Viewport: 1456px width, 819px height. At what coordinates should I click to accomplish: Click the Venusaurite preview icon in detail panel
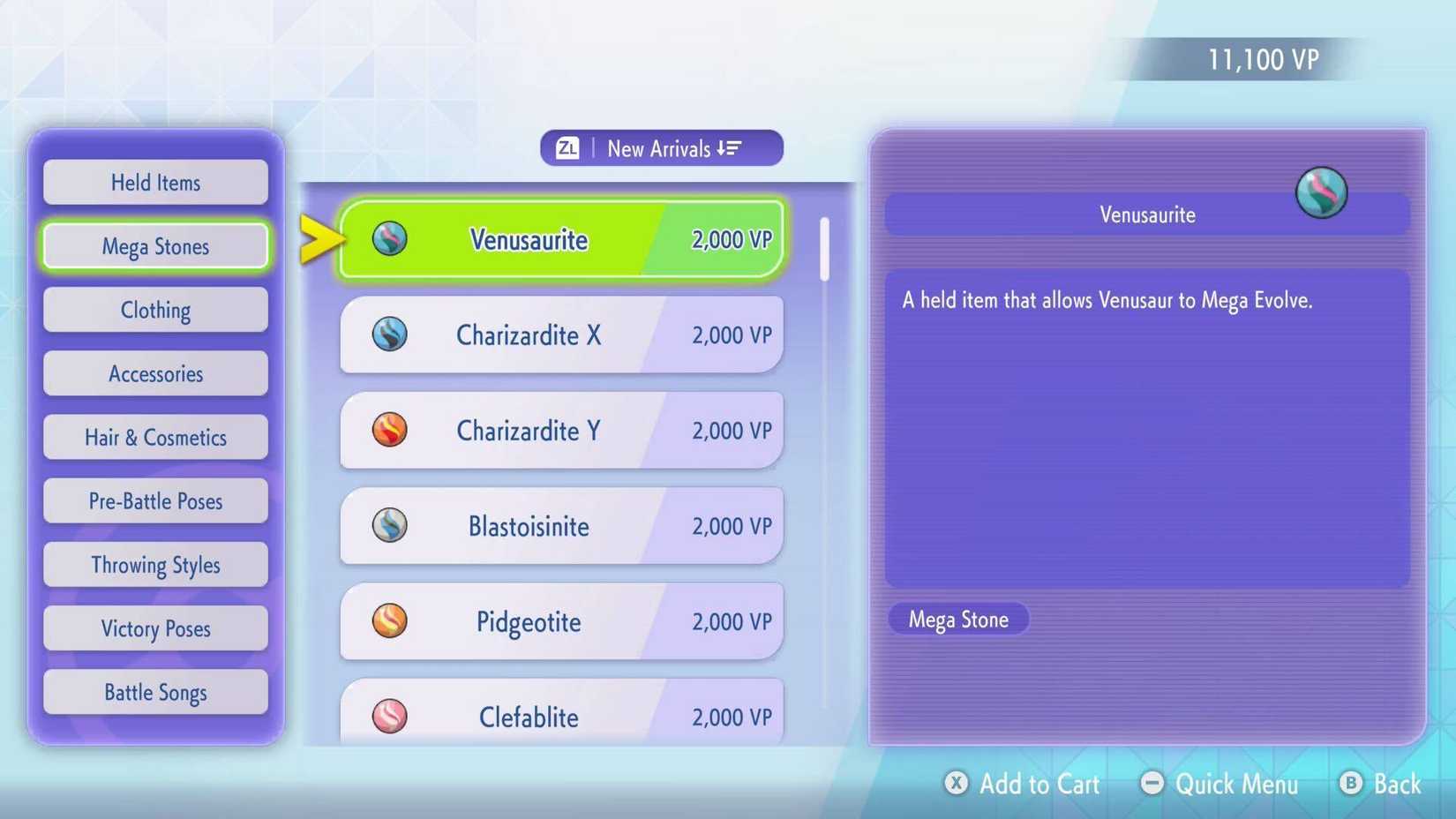pos(1321,191)
